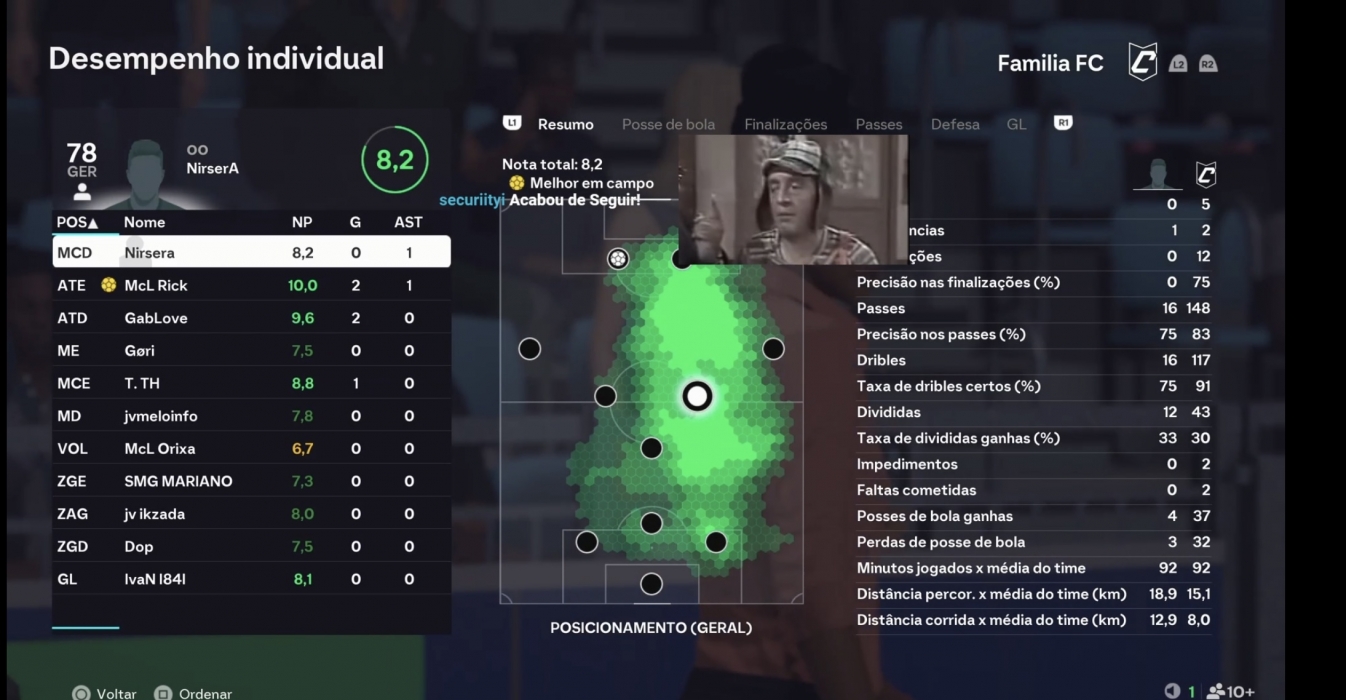Select the GL stats tab

coord(1016,124)
